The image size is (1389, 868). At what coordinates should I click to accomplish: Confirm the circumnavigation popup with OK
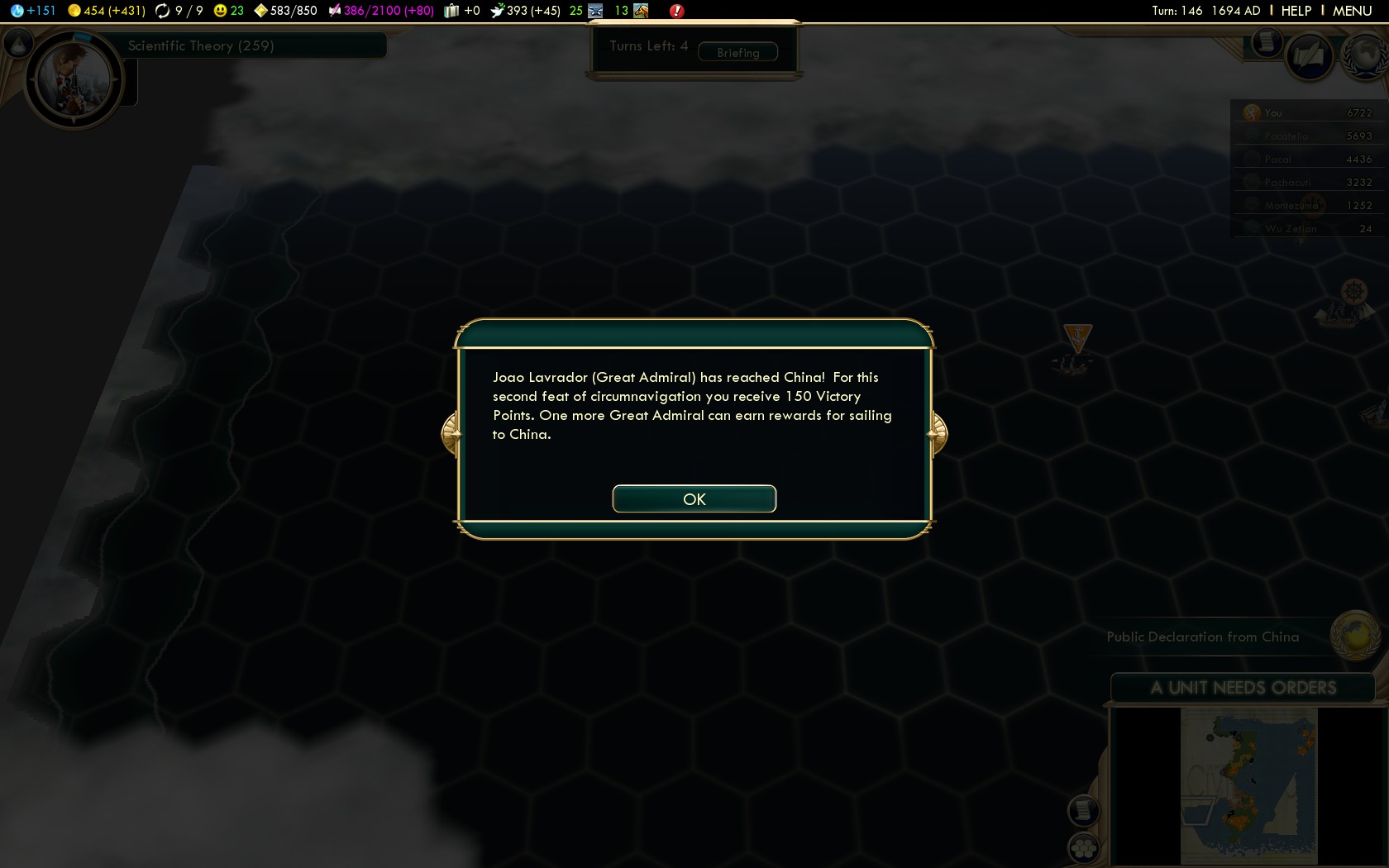[694, 498]
